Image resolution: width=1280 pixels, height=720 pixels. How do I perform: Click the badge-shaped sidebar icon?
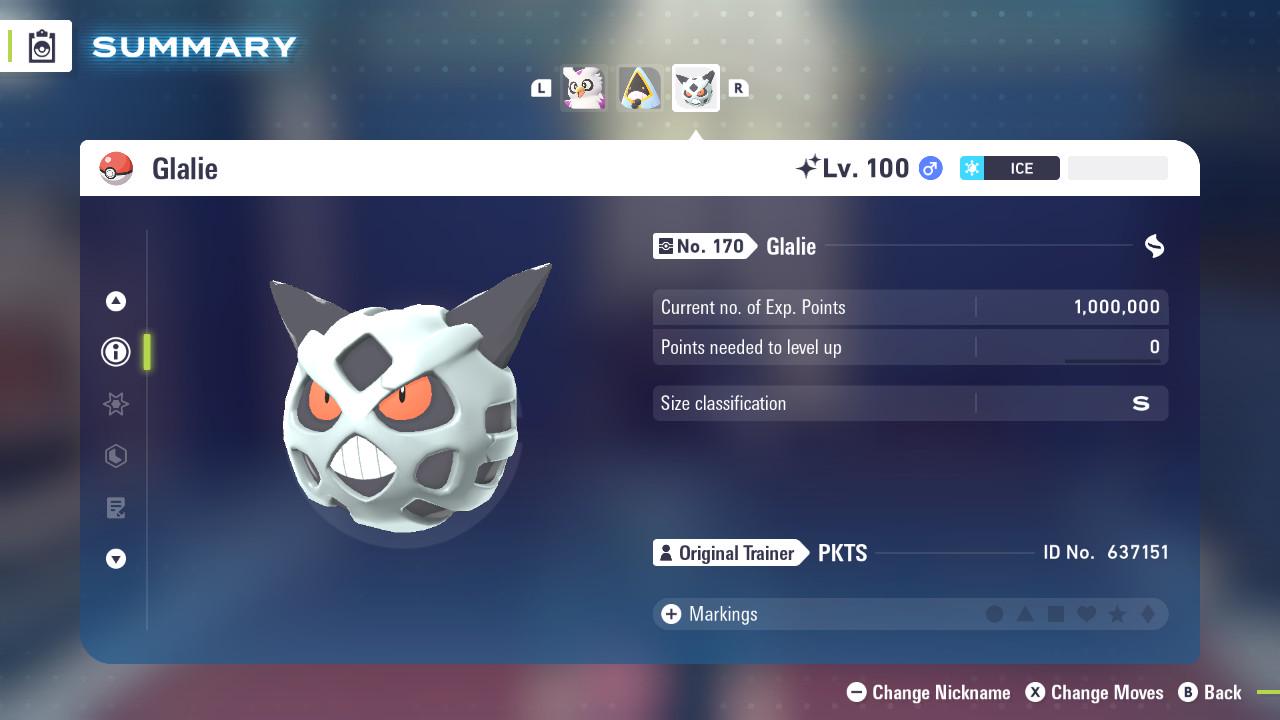coord(115,456)
